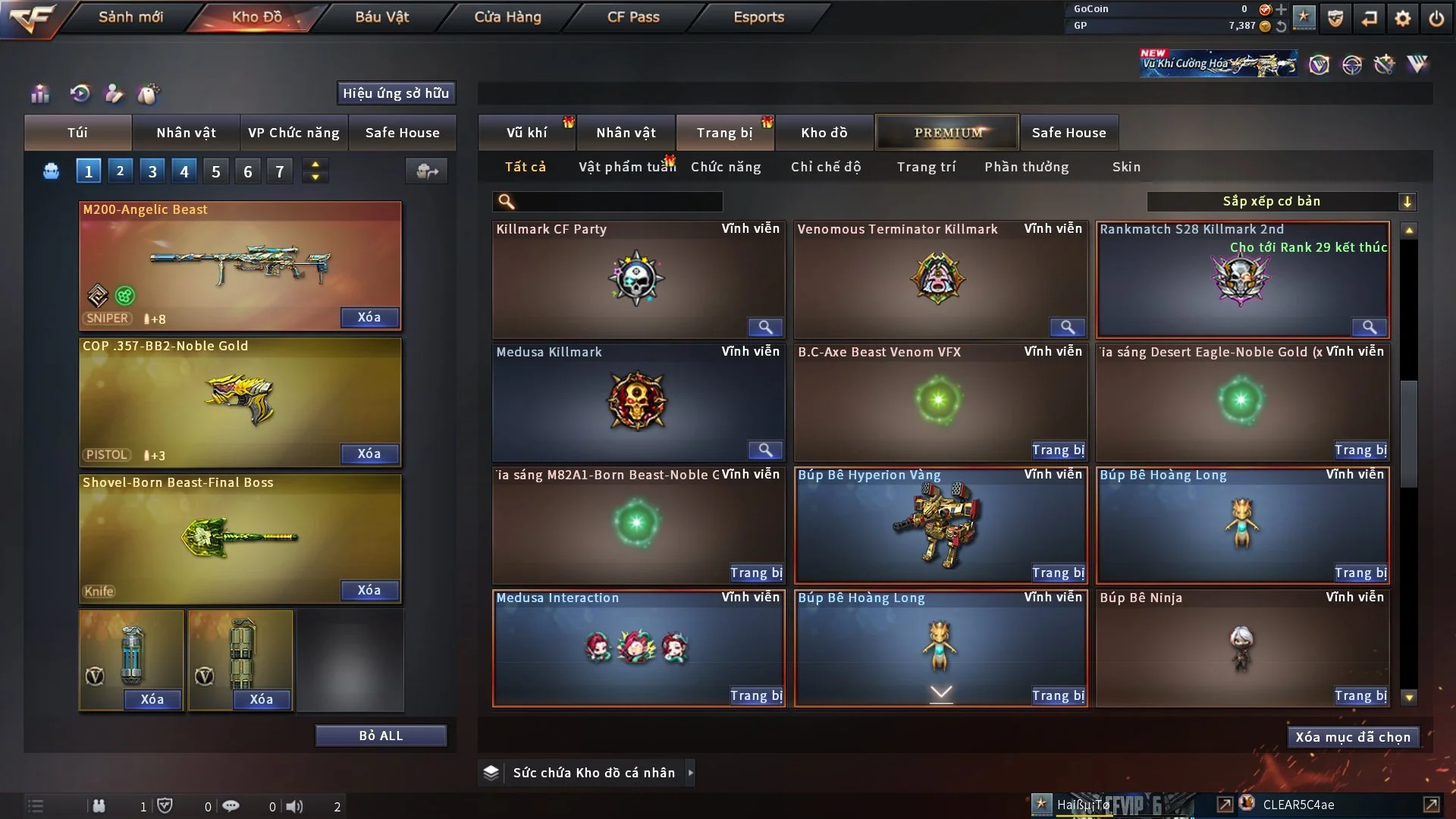
Task: Show the Chức năng item filter
Action: (726, 167)
